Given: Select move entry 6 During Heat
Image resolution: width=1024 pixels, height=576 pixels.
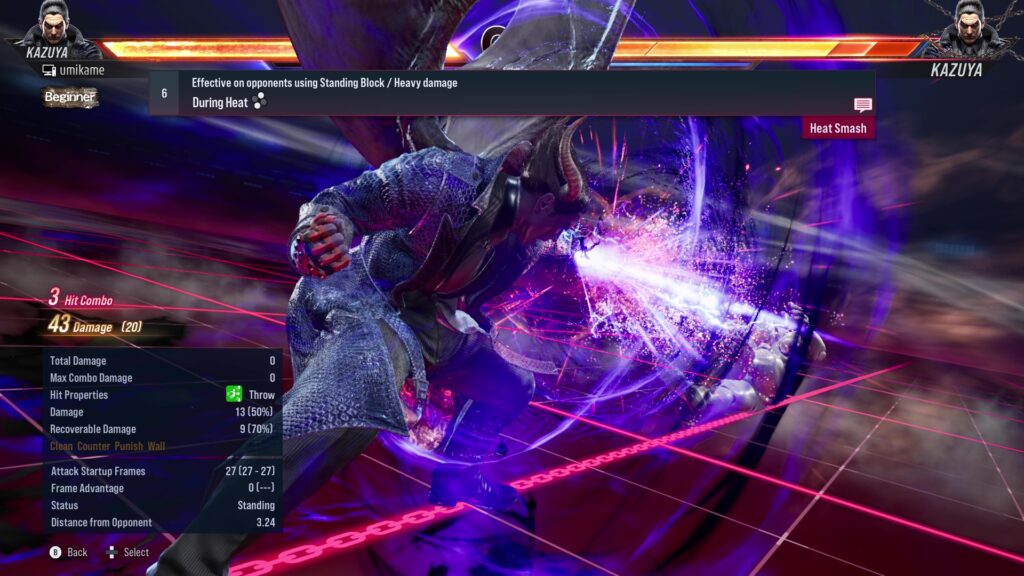Looking at the screenshot, I should click(x=510, y=92).
